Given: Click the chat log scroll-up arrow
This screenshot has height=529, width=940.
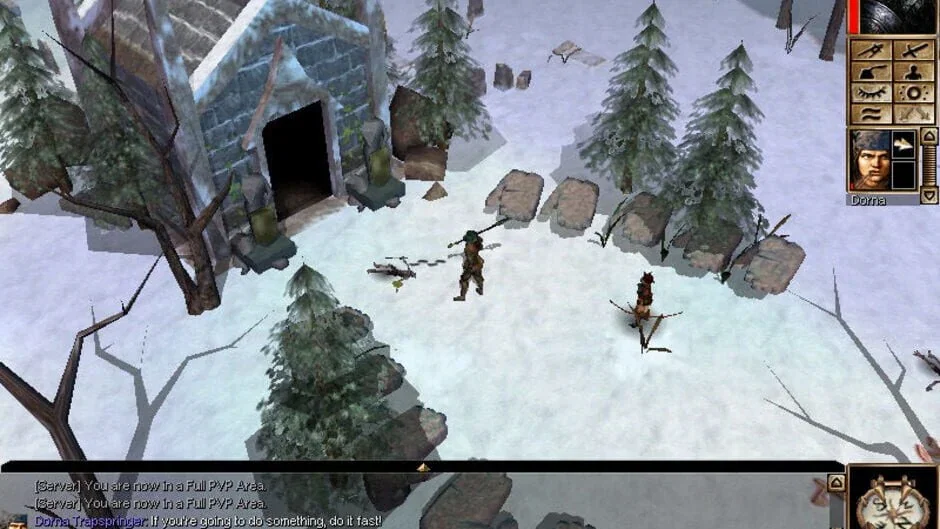Looking at the screenshot, I should pos(836,484).
